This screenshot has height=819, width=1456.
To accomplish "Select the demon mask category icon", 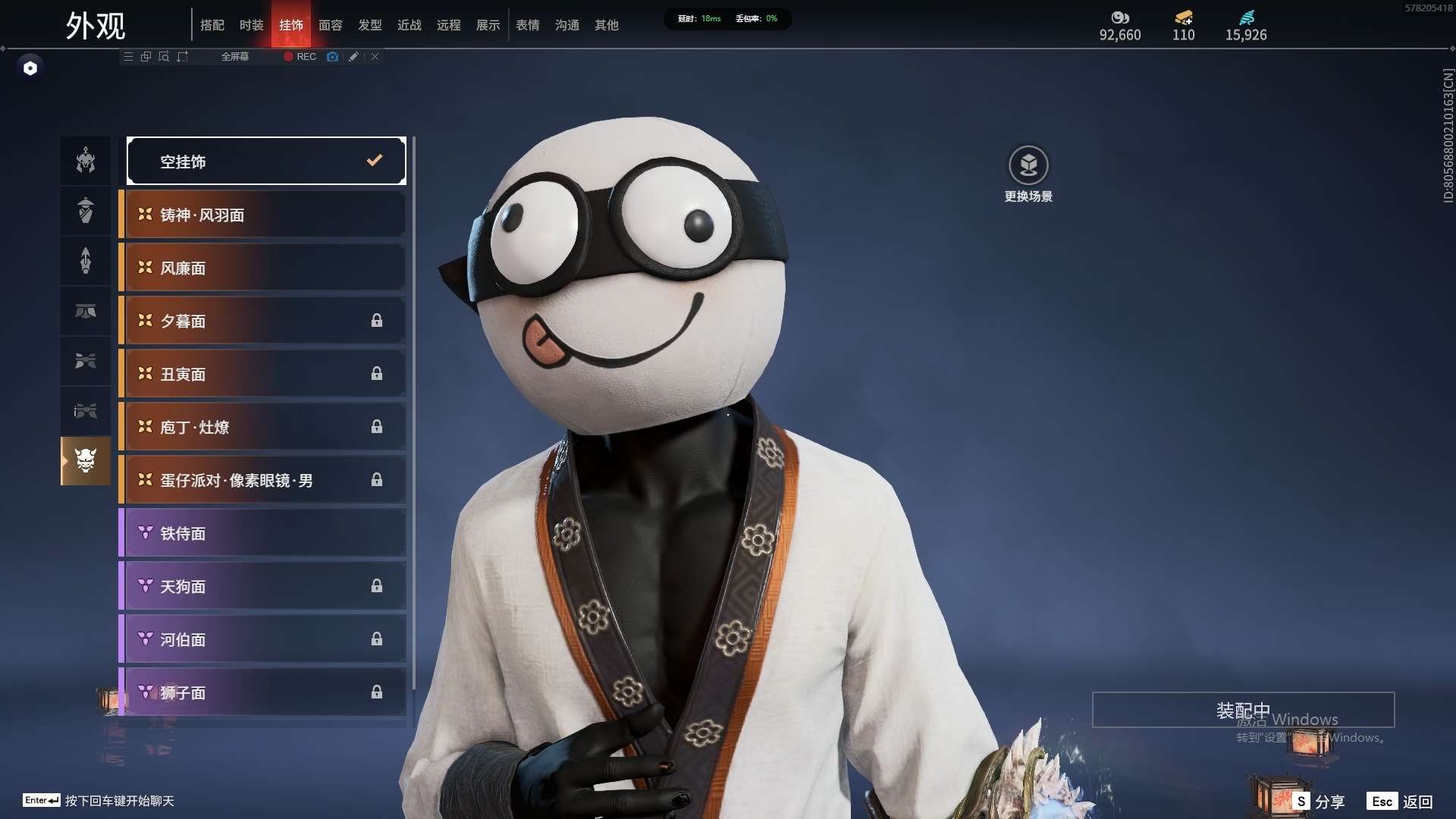I will click(86, 460).
